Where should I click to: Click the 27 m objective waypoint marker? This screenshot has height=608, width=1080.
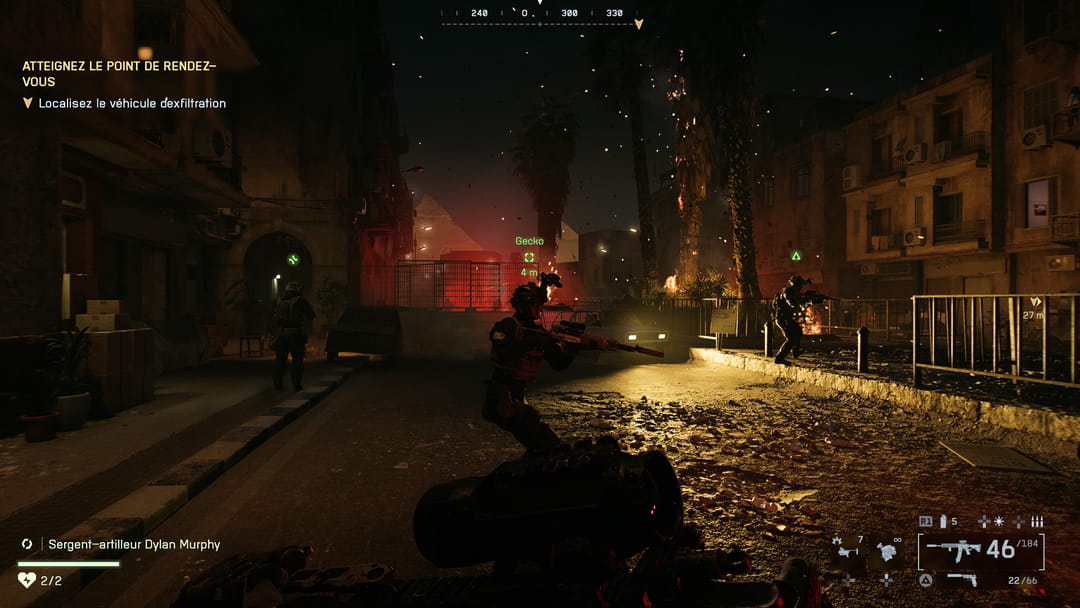(x=1035, y=301)
